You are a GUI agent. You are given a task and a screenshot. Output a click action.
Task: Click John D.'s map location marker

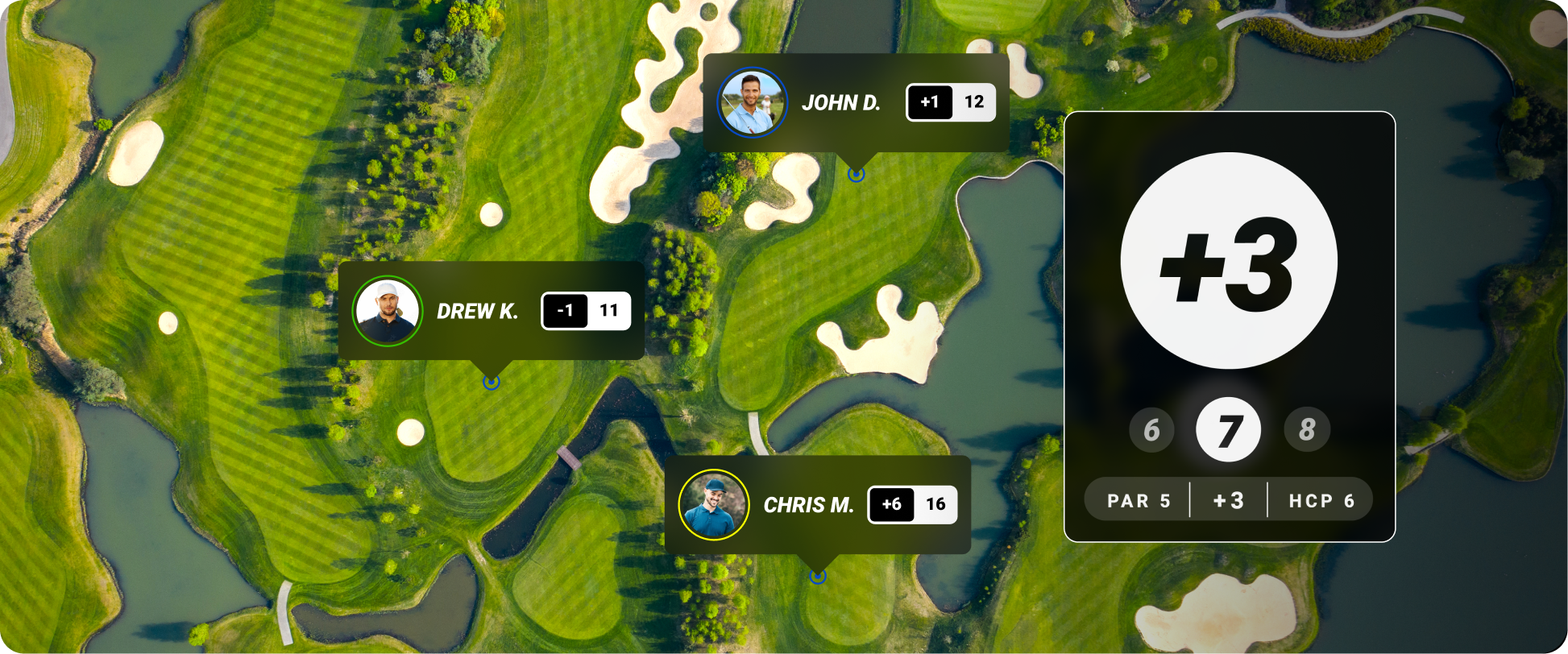coord(857,174)
